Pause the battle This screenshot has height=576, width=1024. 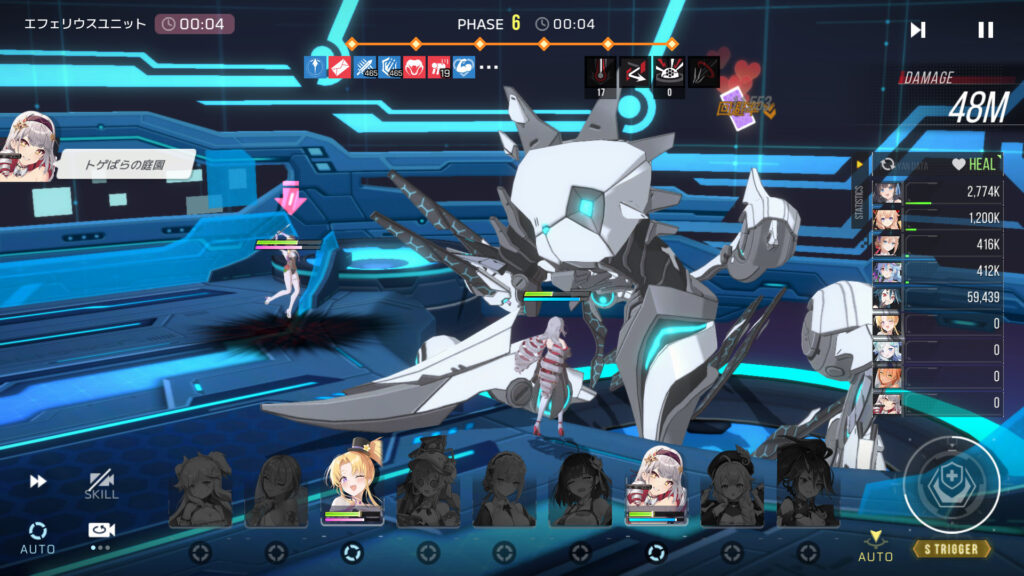(x=985, y=30)
